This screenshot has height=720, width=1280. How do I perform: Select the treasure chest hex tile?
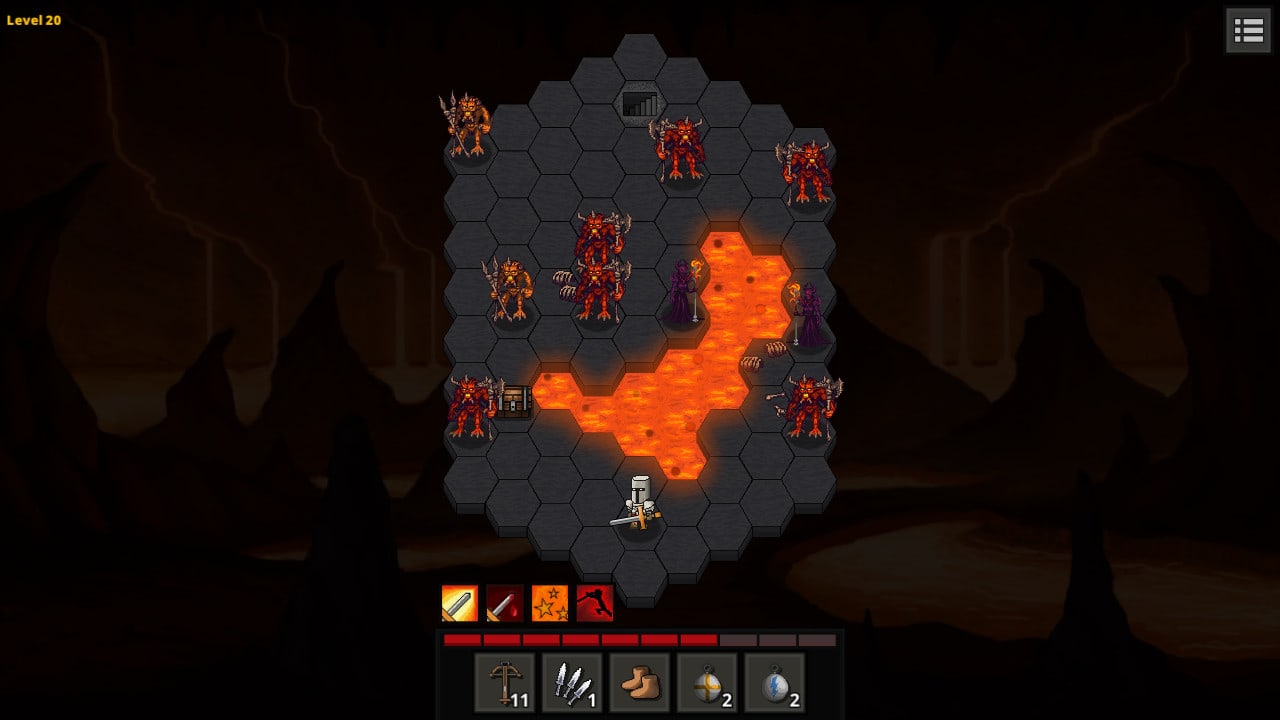click(514, 402)
